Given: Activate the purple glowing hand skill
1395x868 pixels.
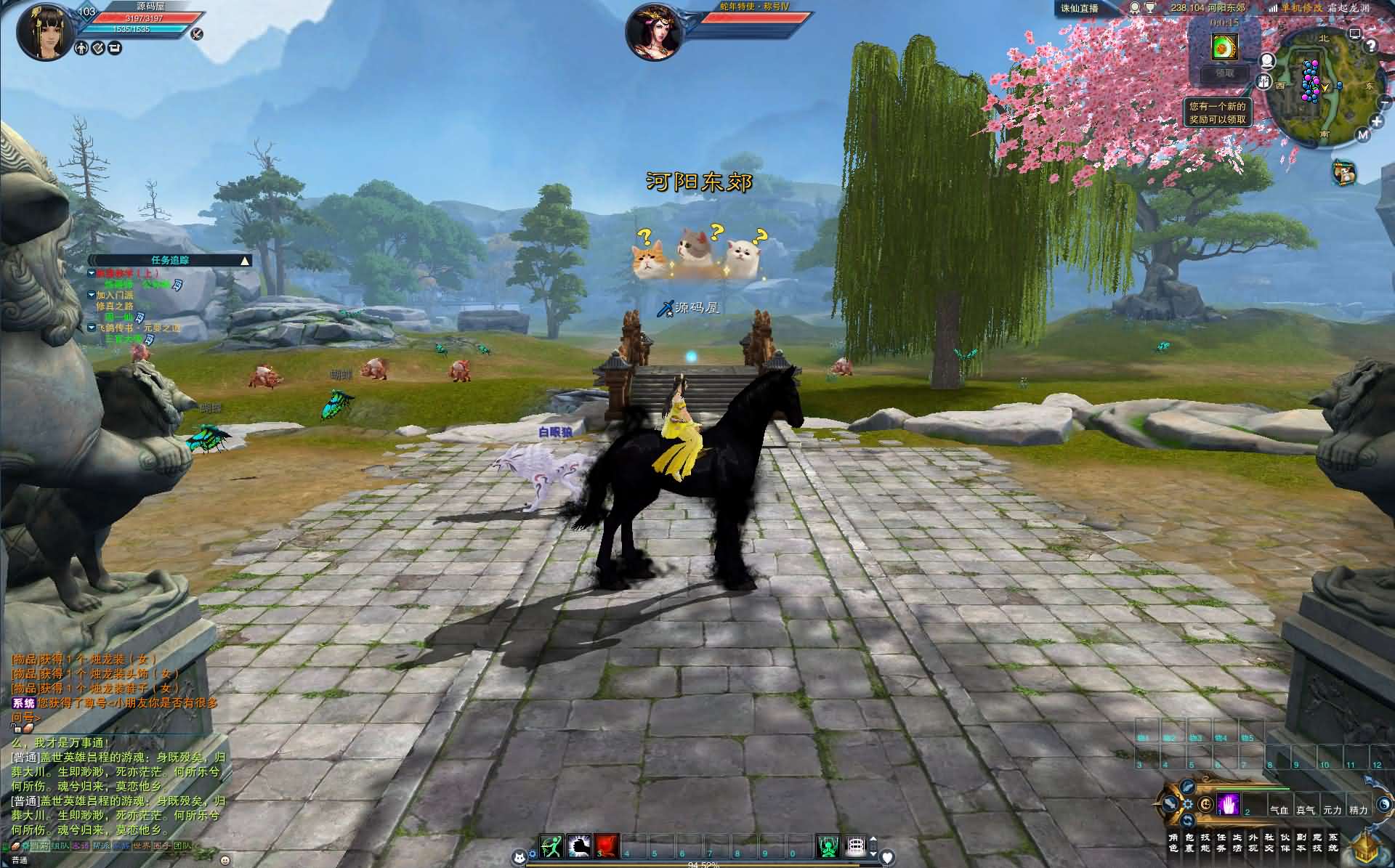Looking at the screenshot, I should (x=1229, y=806).
